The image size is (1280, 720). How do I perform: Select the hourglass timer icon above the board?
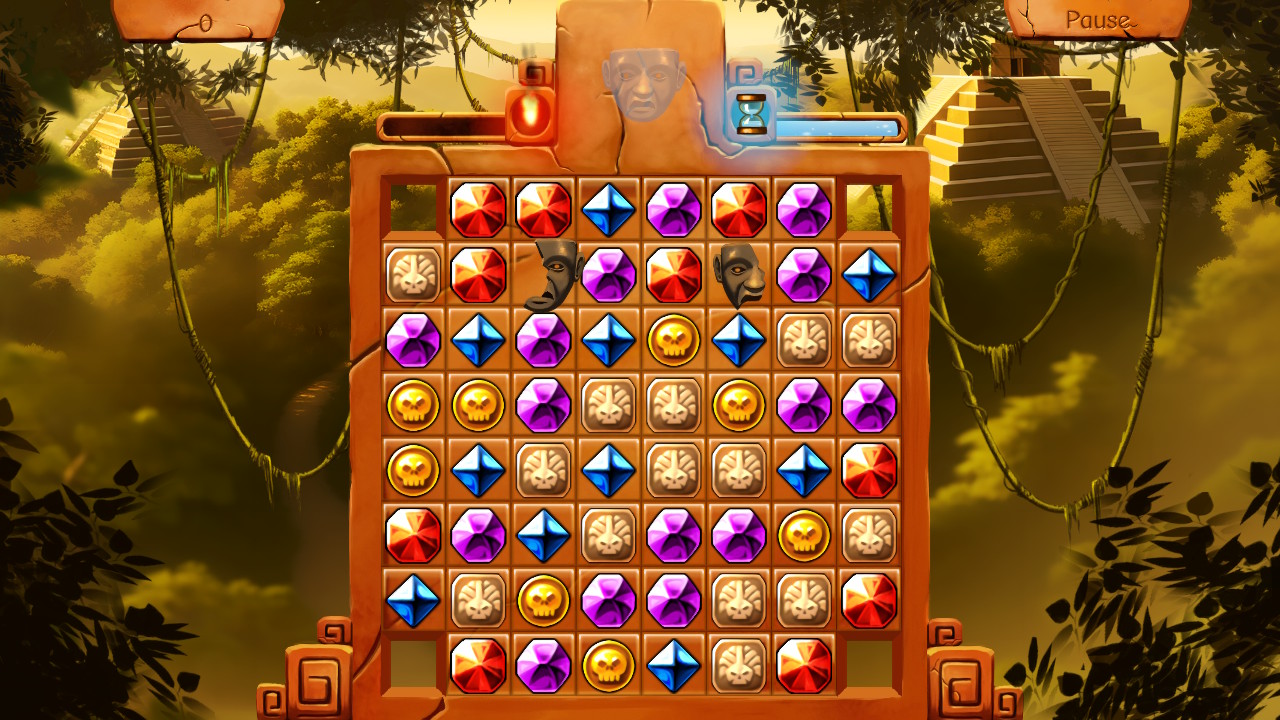coord(752,112)
